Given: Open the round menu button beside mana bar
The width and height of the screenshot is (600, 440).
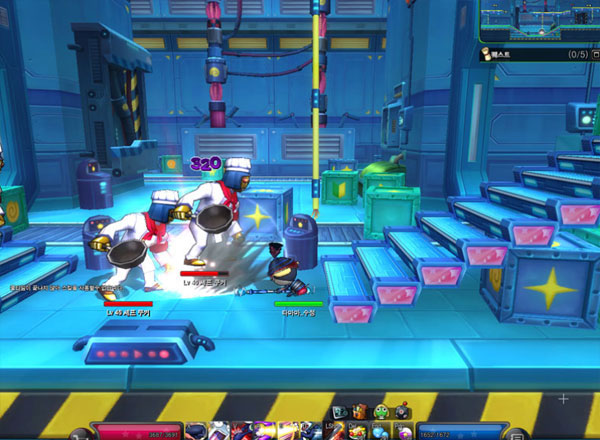Looking at the screenshot, I should pos(515,434).
